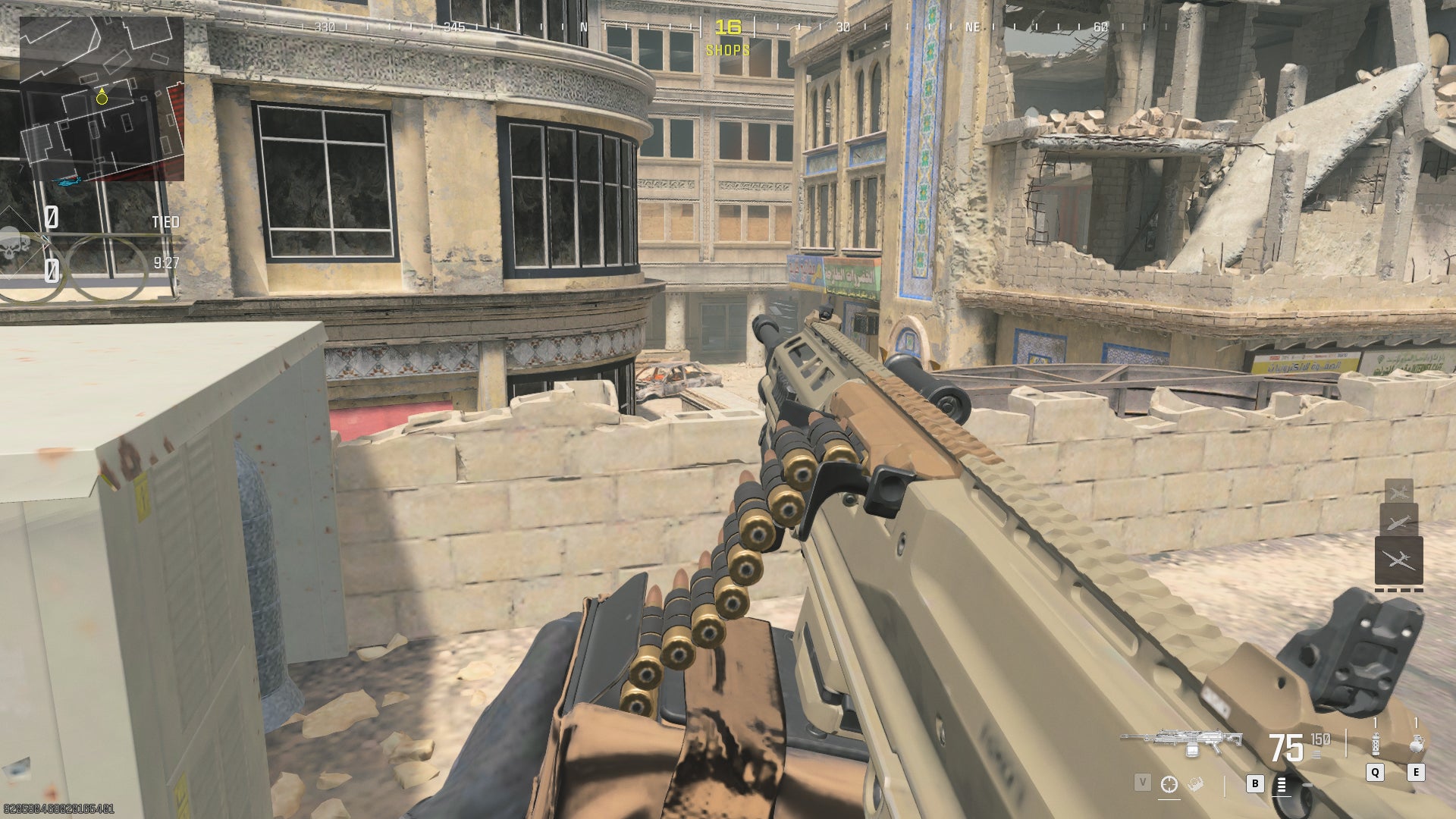The height and width of the screenshot is (819, 1456).
Task: Activate the cruise missile killstreak icon
Action: 1398,522
